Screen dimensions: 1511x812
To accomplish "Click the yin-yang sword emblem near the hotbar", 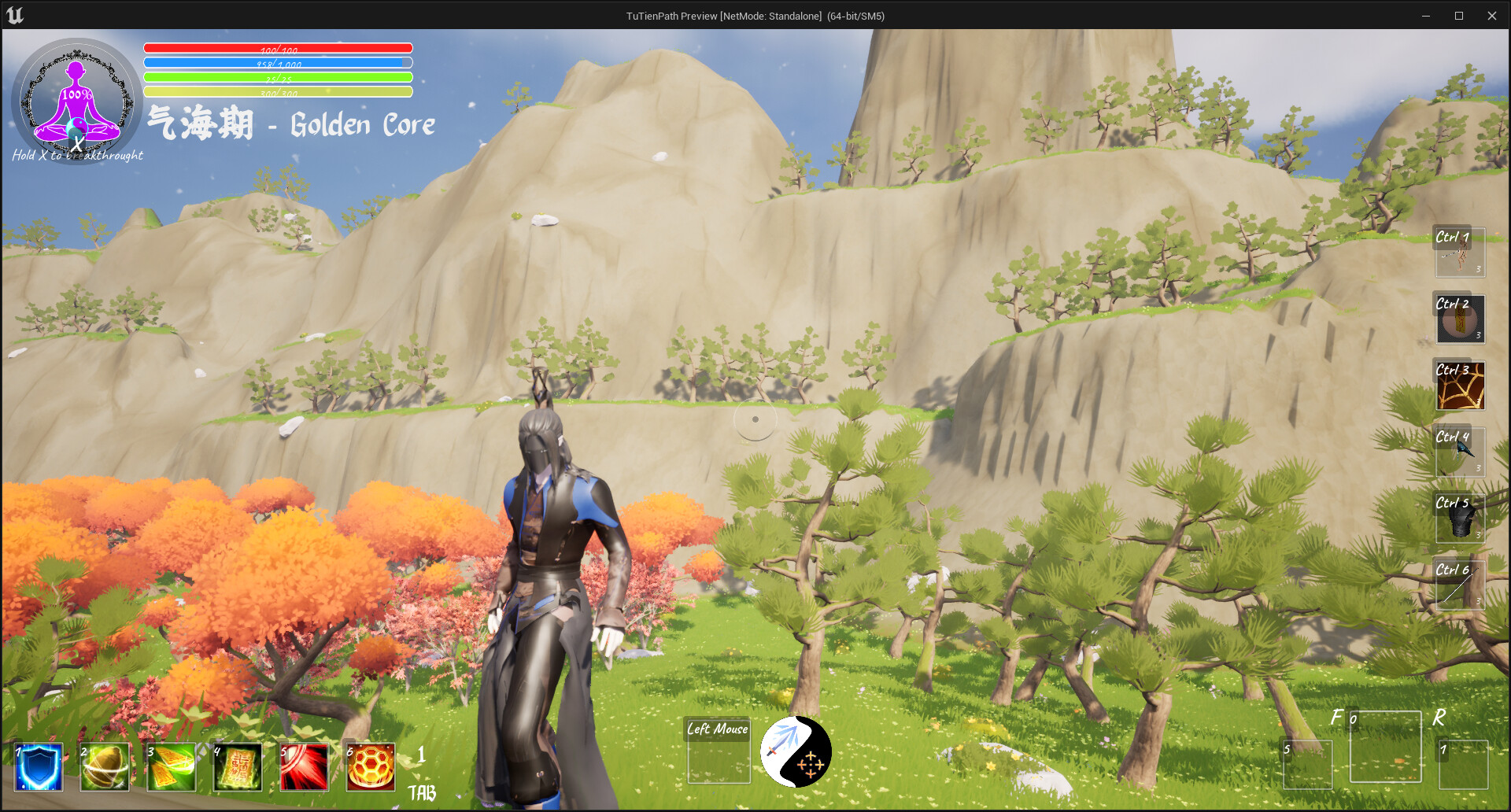I will (x=796, y=751).
